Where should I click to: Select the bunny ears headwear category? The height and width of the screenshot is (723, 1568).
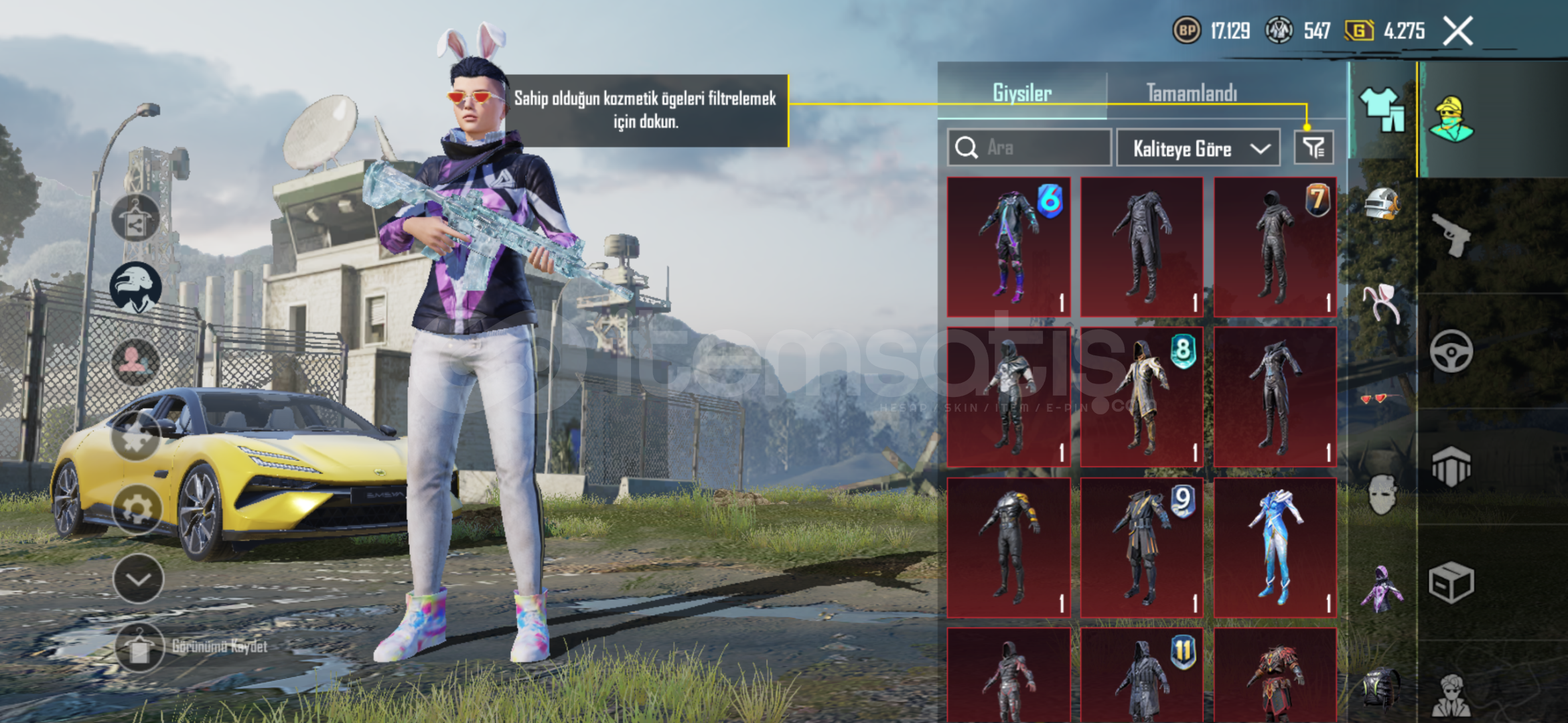coord(1382,303)
